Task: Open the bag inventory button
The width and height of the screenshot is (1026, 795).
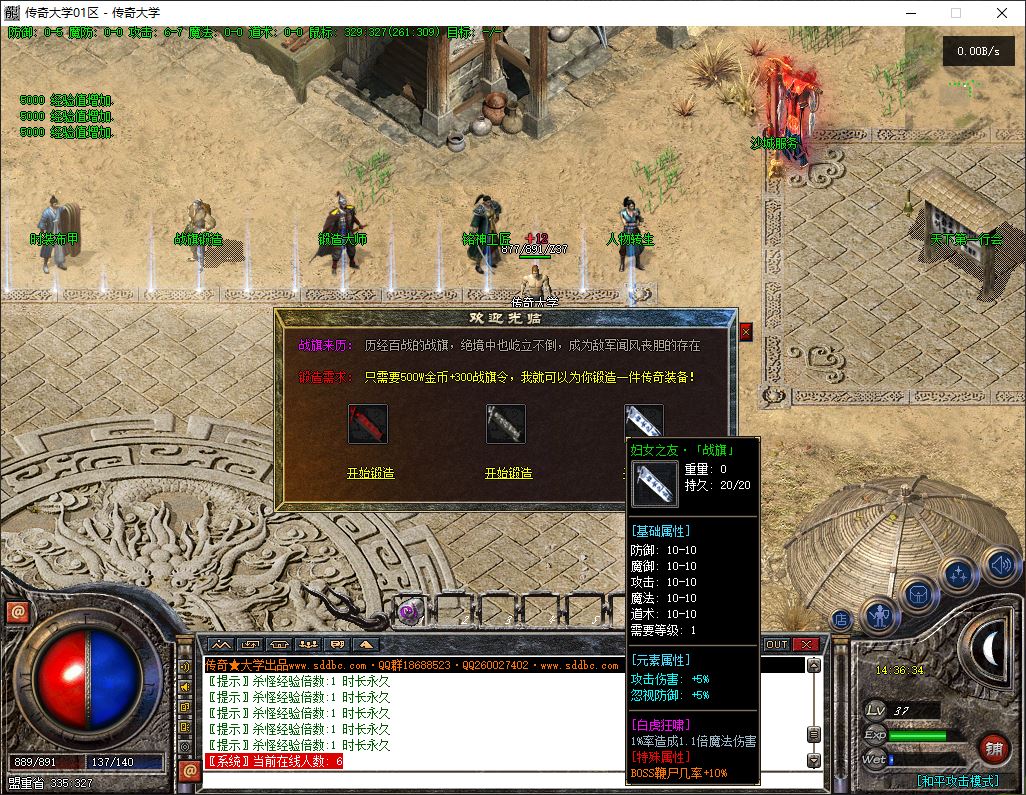Action: click(x=919, y=595)
